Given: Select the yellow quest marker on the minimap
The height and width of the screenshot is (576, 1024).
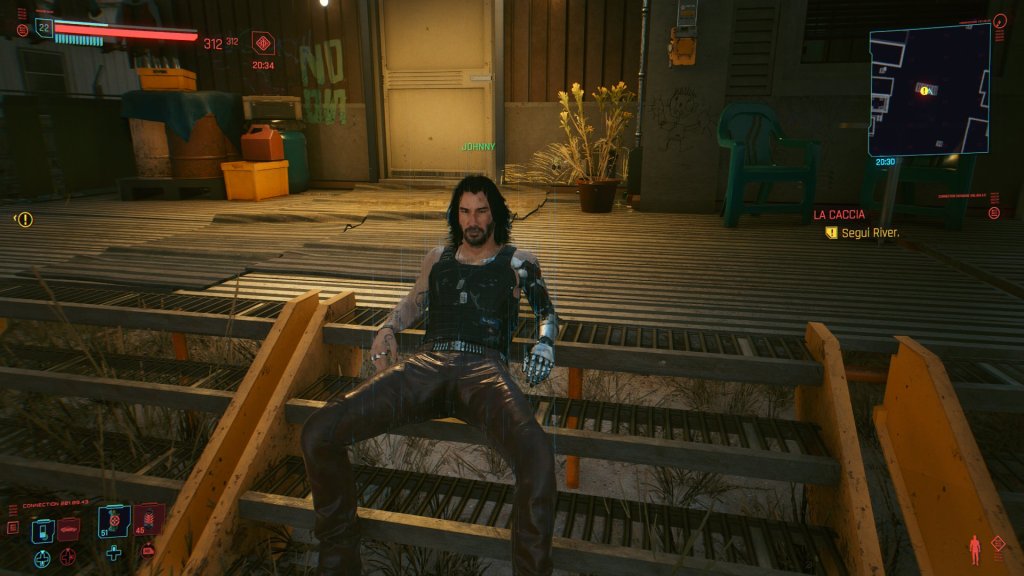Looking at the screenshot, I should click(926, 91).
